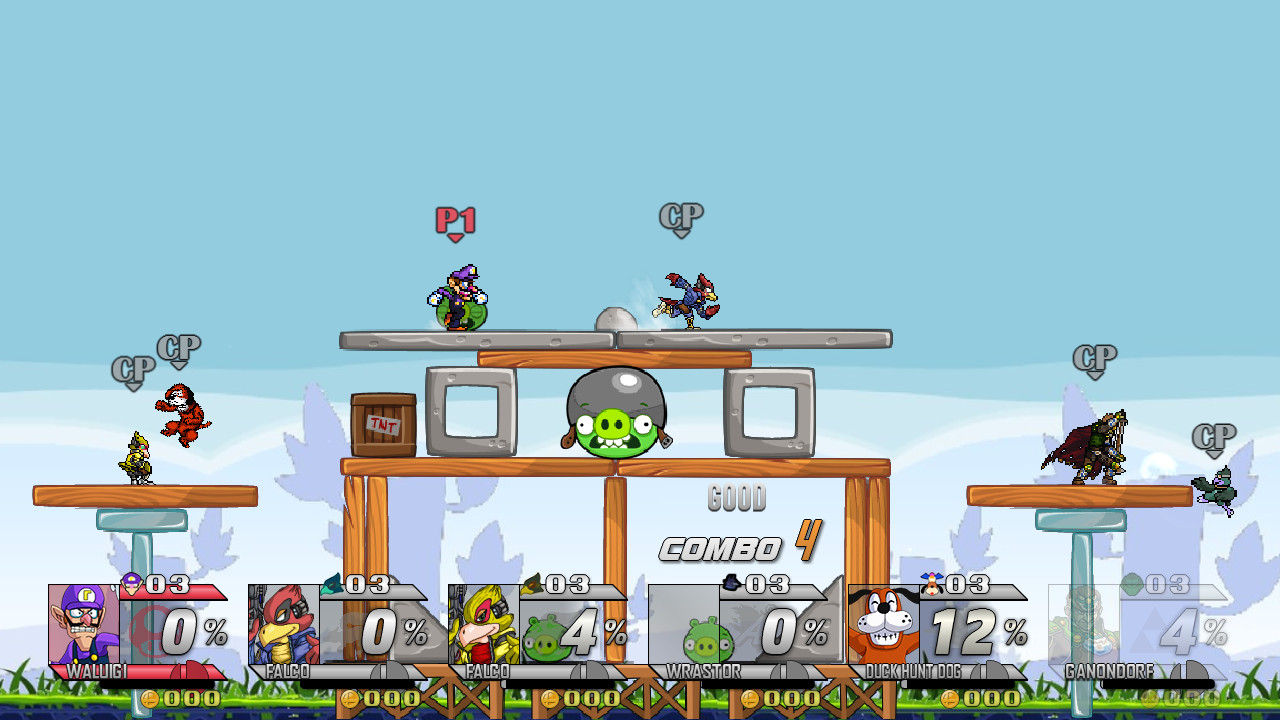
Task: Click the CP tag near Ganondorf
Action: [1096, 356]
